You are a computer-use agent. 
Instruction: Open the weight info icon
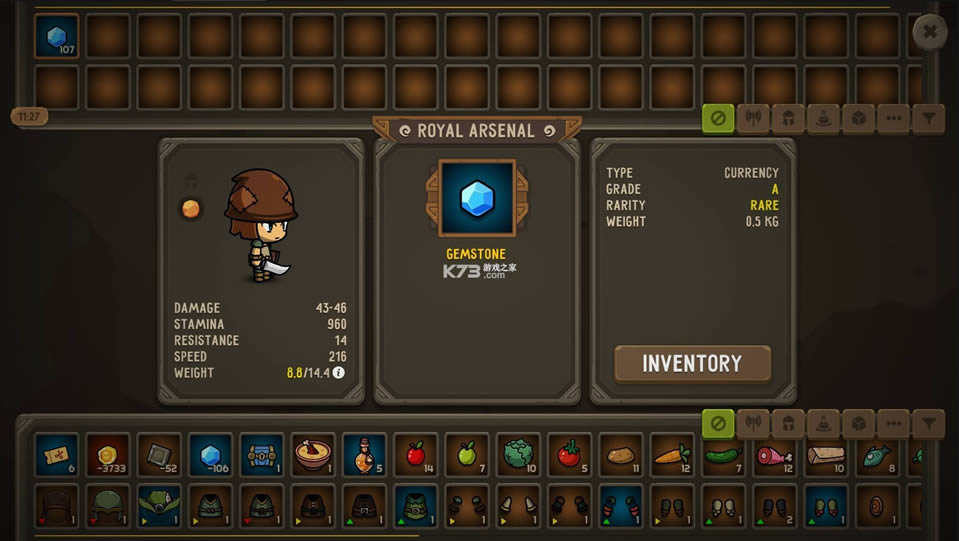click(x=338, y=373)
